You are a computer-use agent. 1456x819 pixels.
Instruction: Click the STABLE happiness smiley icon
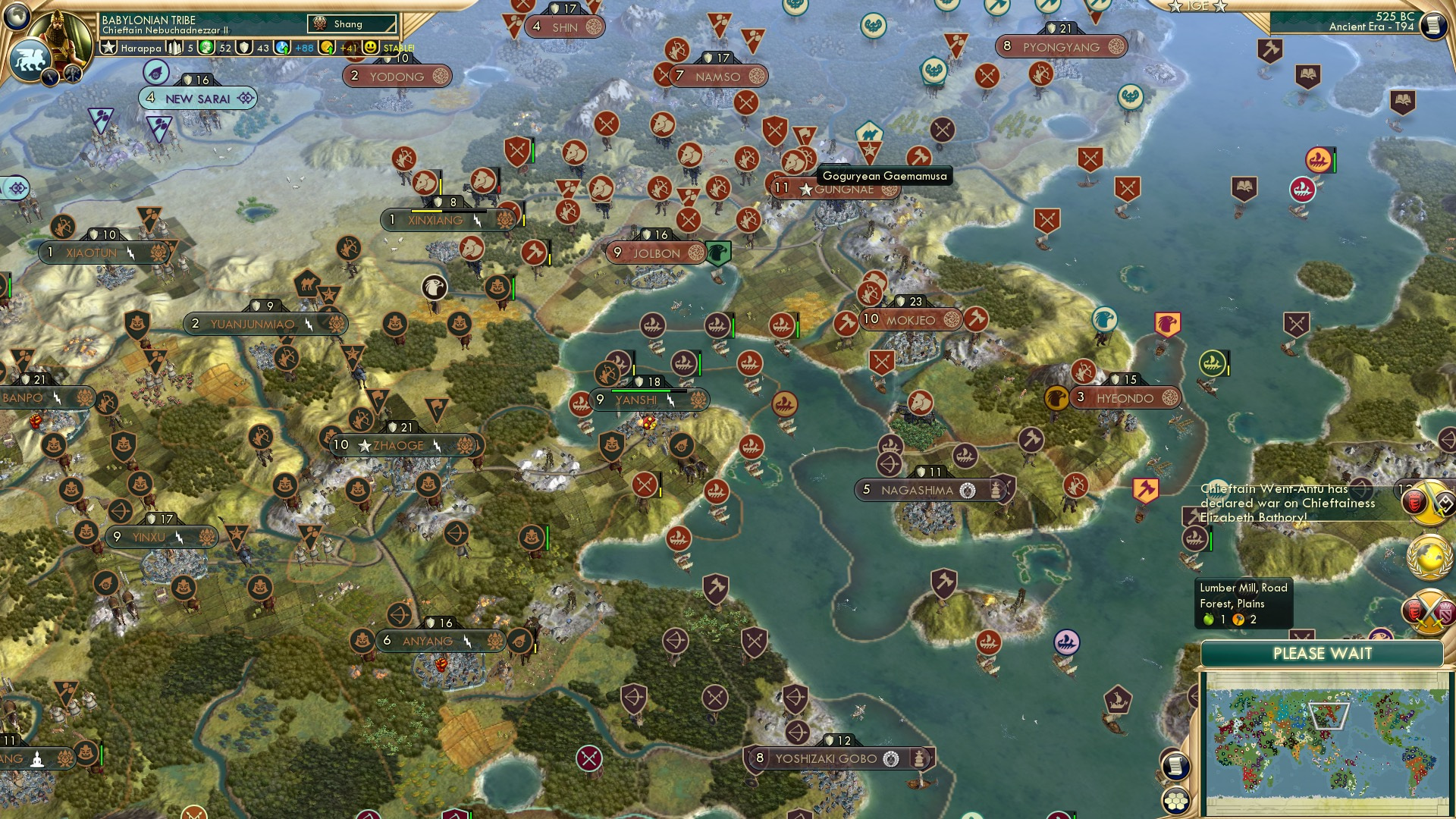pyautogui.click(x=370, y=47)
